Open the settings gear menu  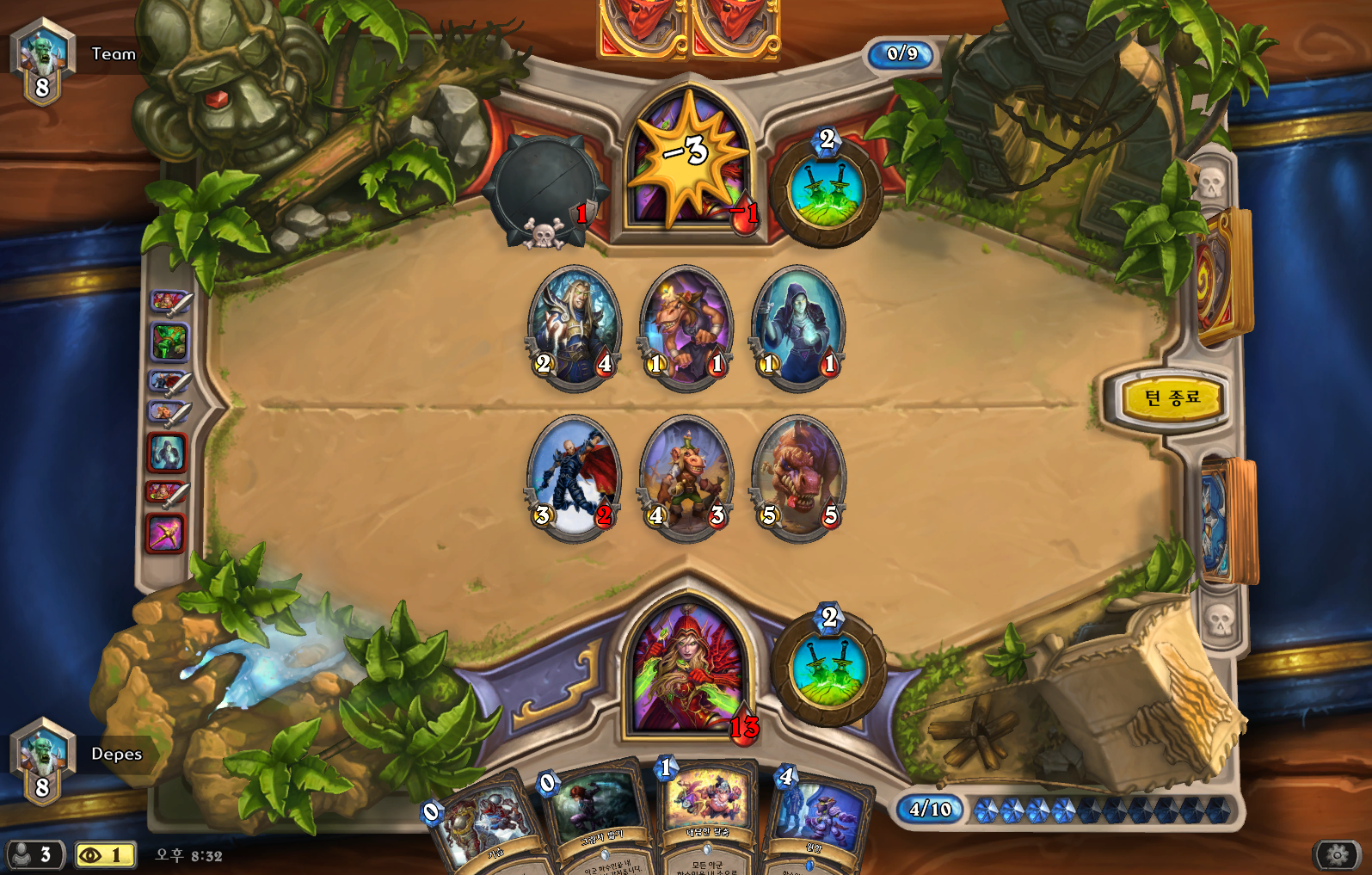[1337, 855]
